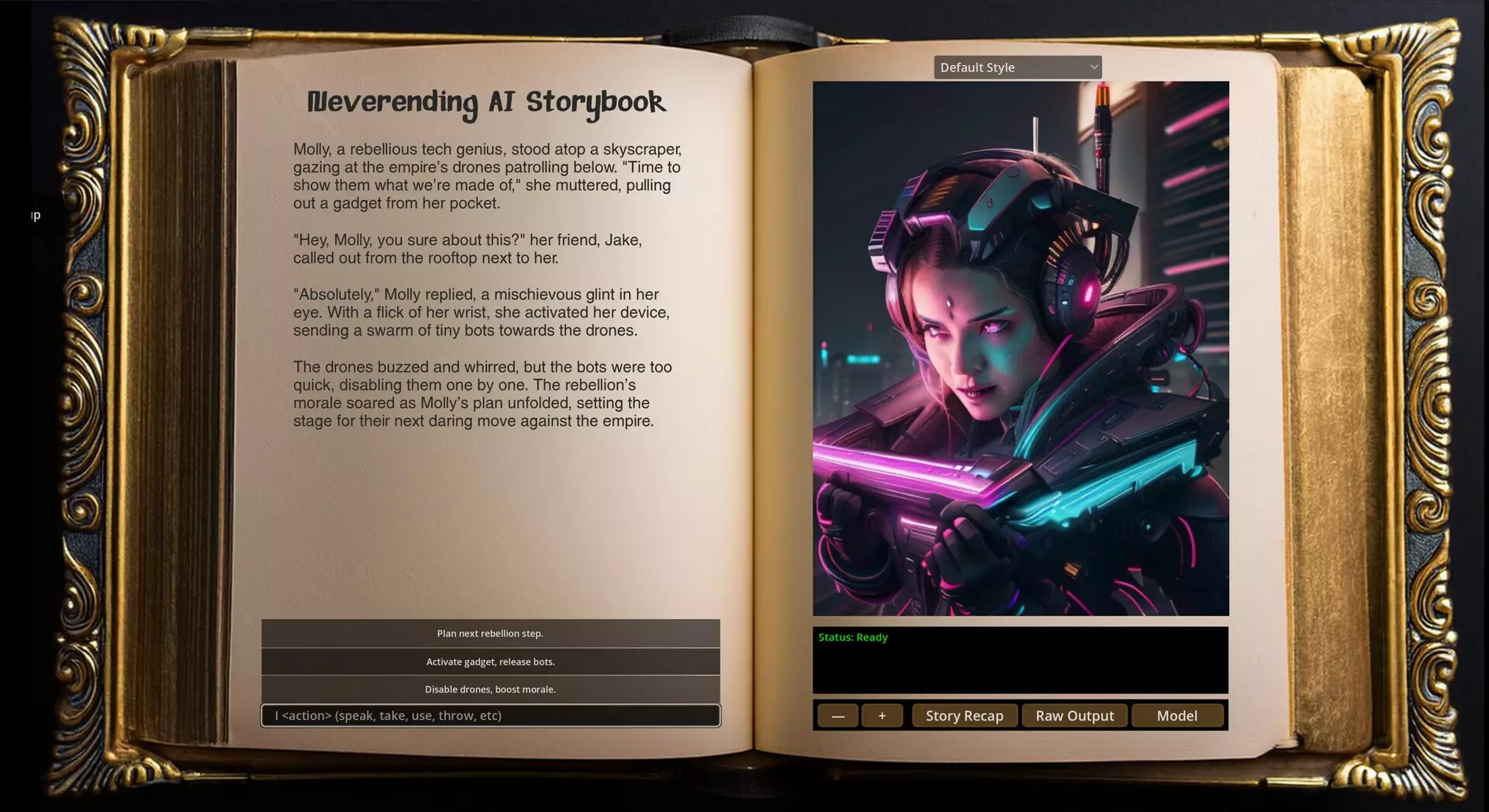
Task: Click the final story paragraph
Action: (481, 394)
